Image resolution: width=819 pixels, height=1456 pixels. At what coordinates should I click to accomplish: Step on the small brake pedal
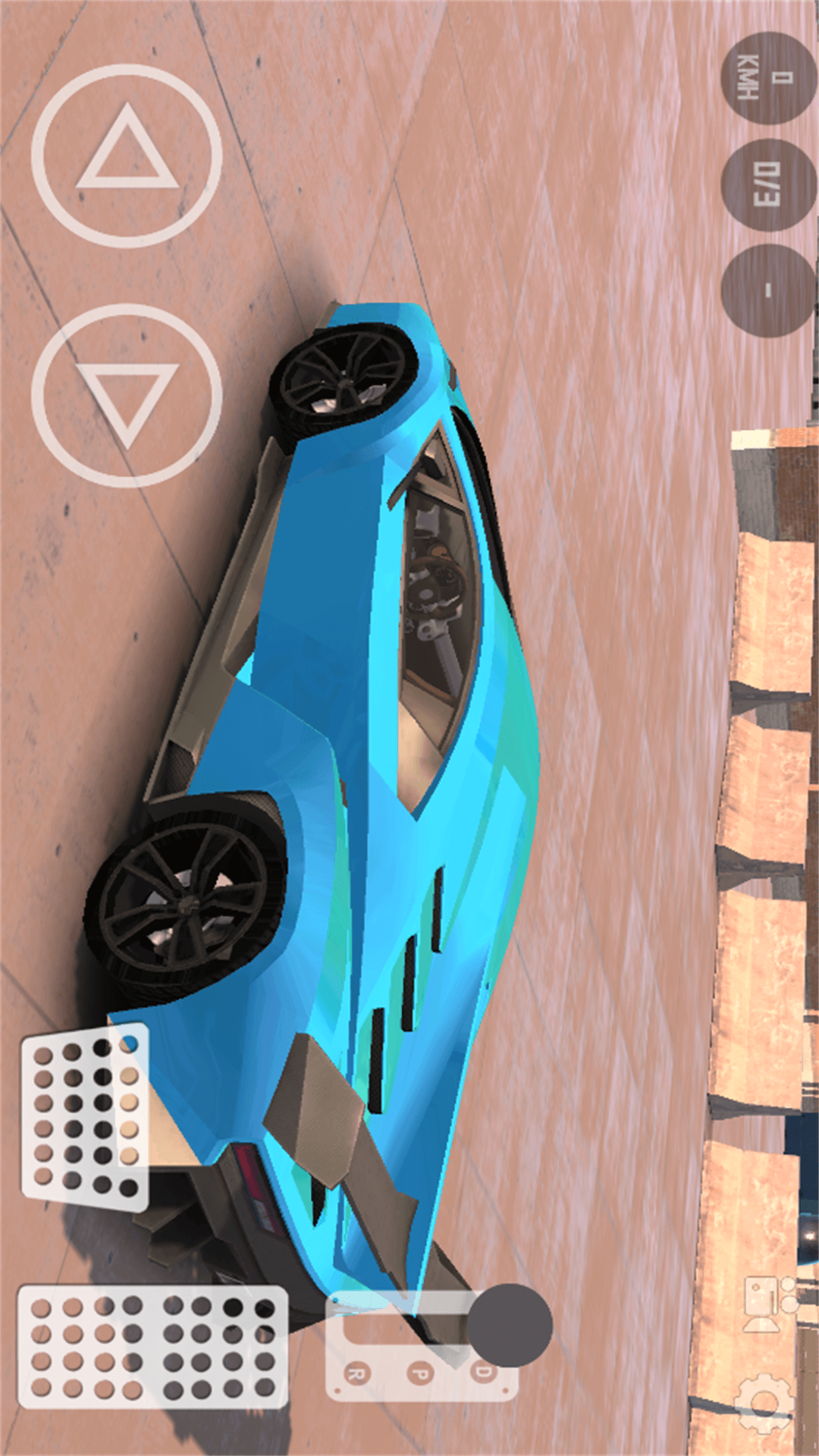[x=85, y=1114]
